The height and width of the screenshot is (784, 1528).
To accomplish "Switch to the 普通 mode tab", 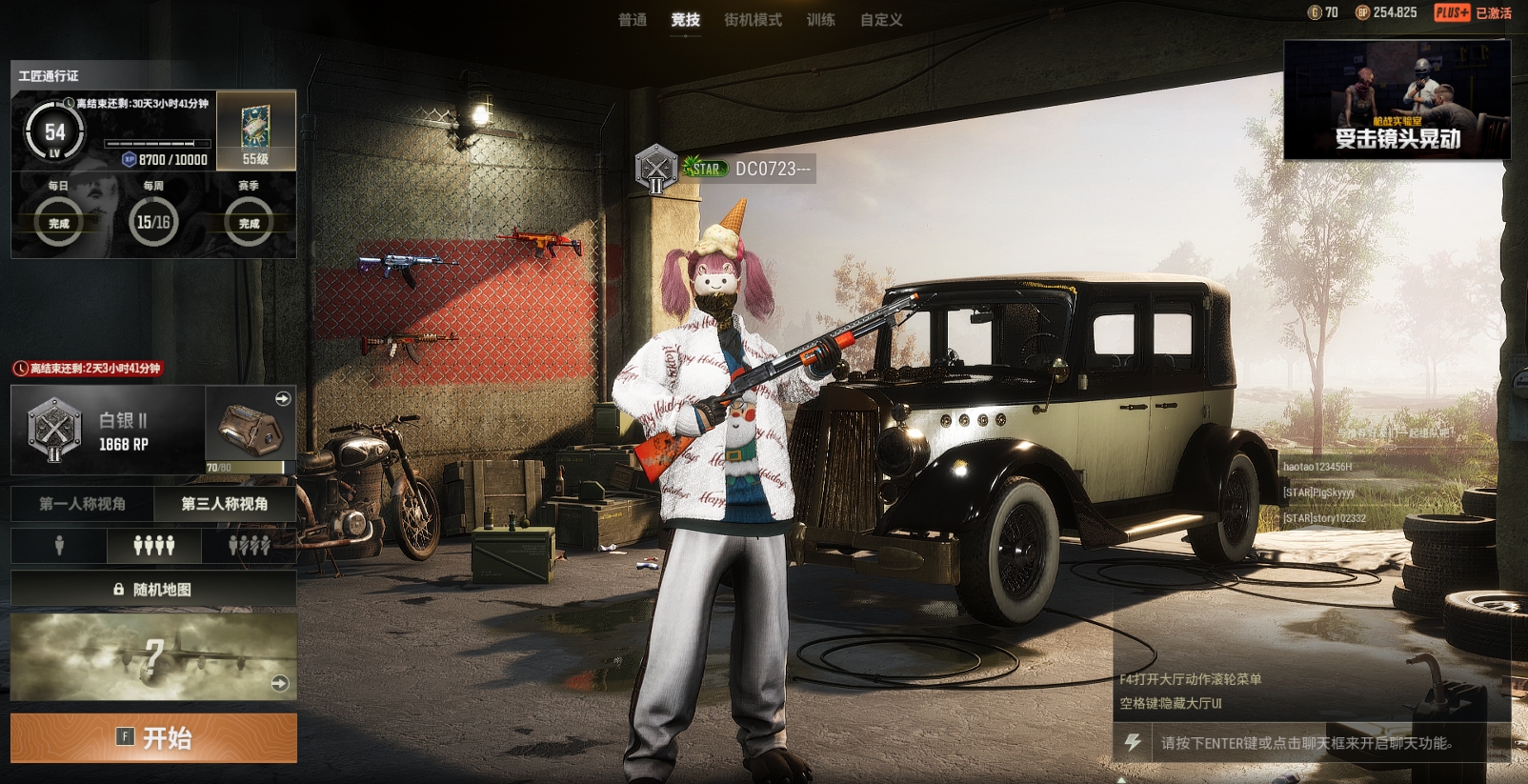I will [633, 20].
